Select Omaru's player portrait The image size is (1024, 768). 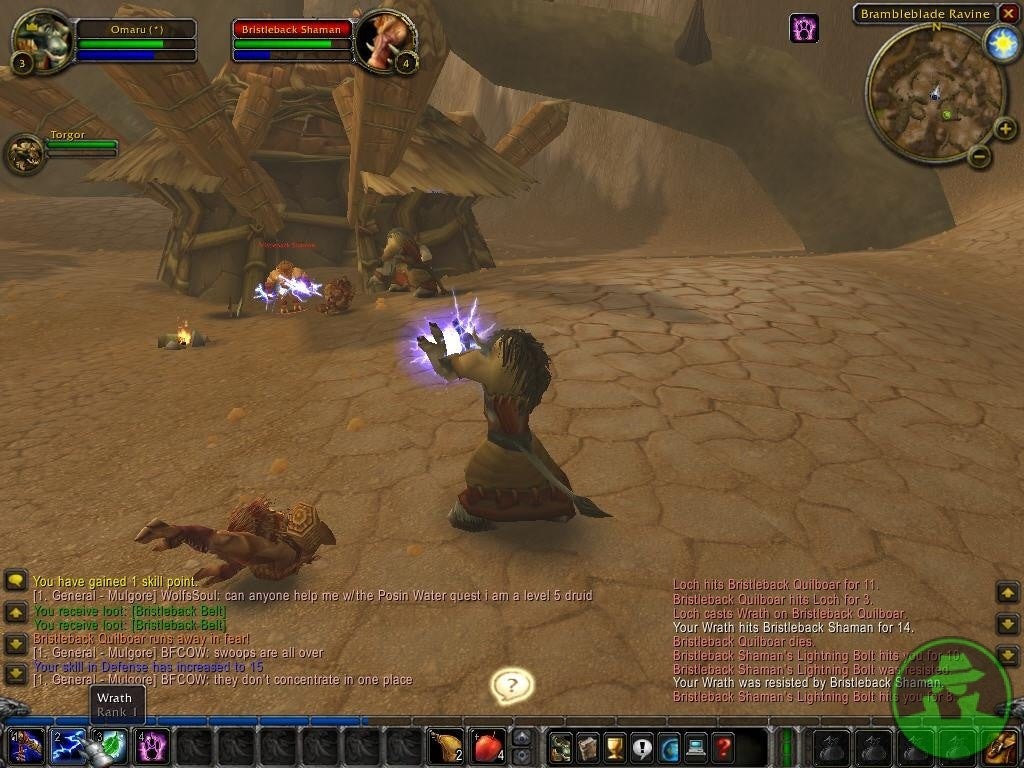(x=40, y=40)
